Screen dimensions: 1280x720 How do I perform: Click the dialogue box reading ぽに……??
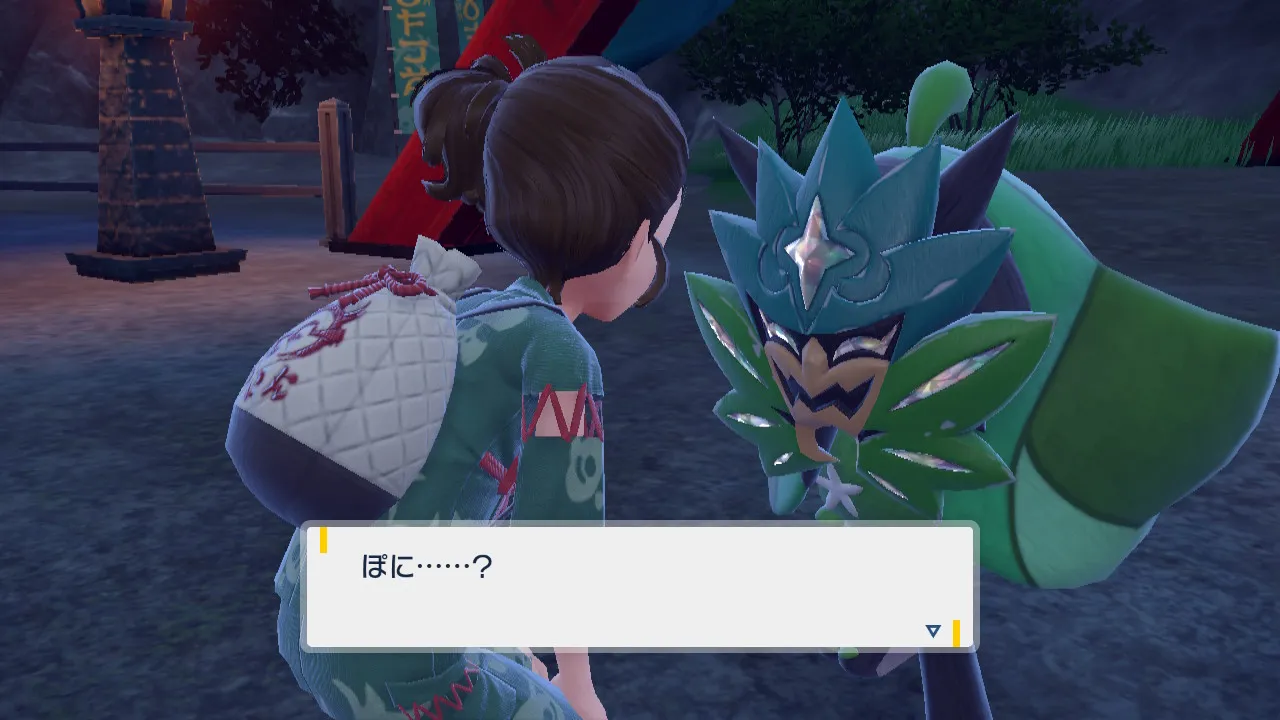point(638,587)
